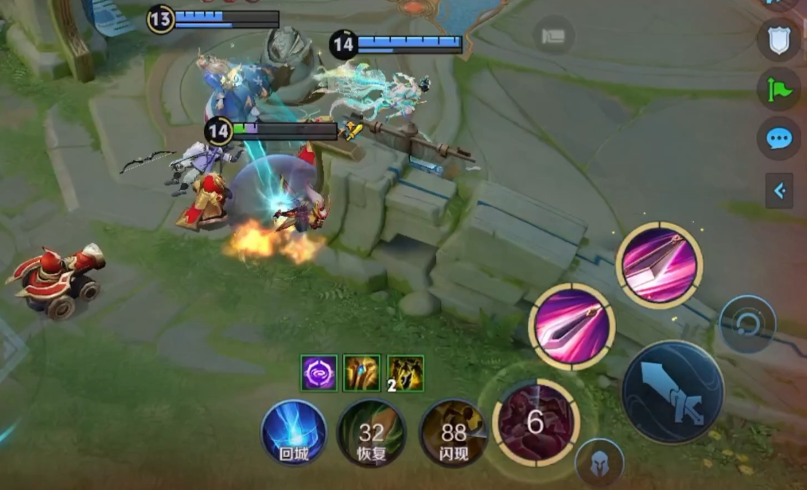Tap the 回城 recall button
Screen dimensions: 807x490
[294, 432]
